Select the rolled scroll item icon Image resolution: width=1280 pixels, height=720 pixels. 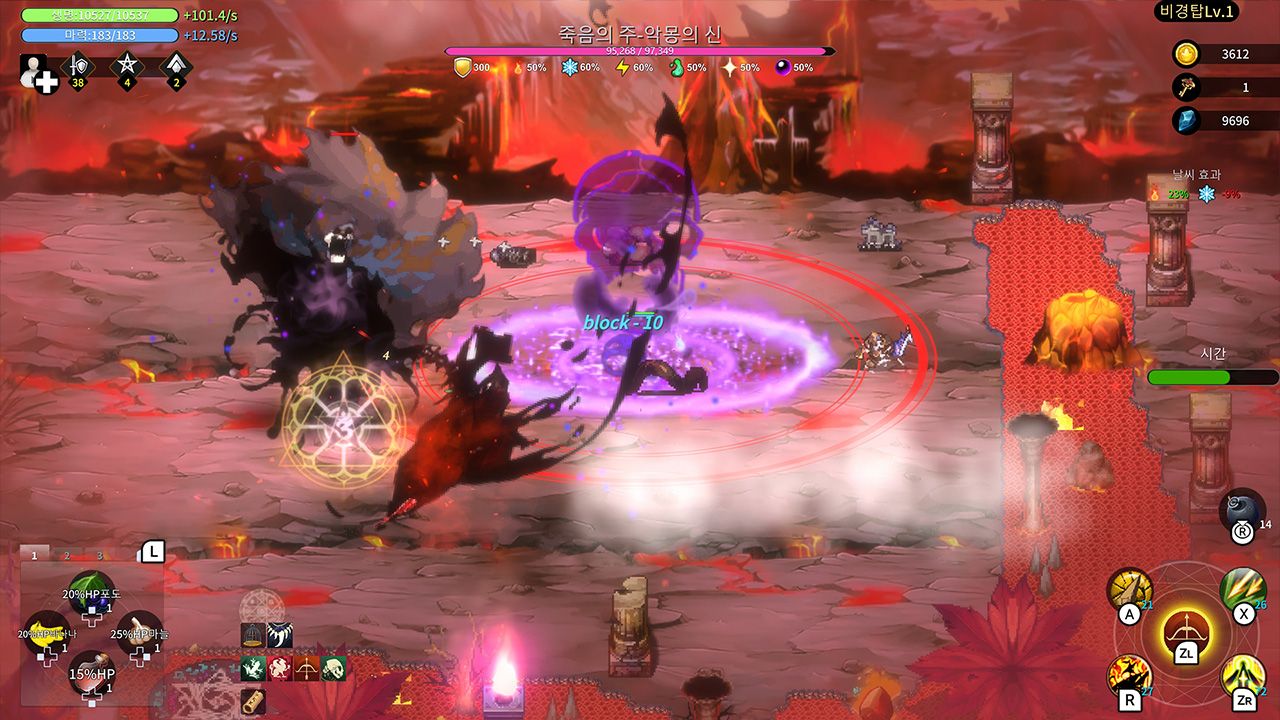coord(253,700)
